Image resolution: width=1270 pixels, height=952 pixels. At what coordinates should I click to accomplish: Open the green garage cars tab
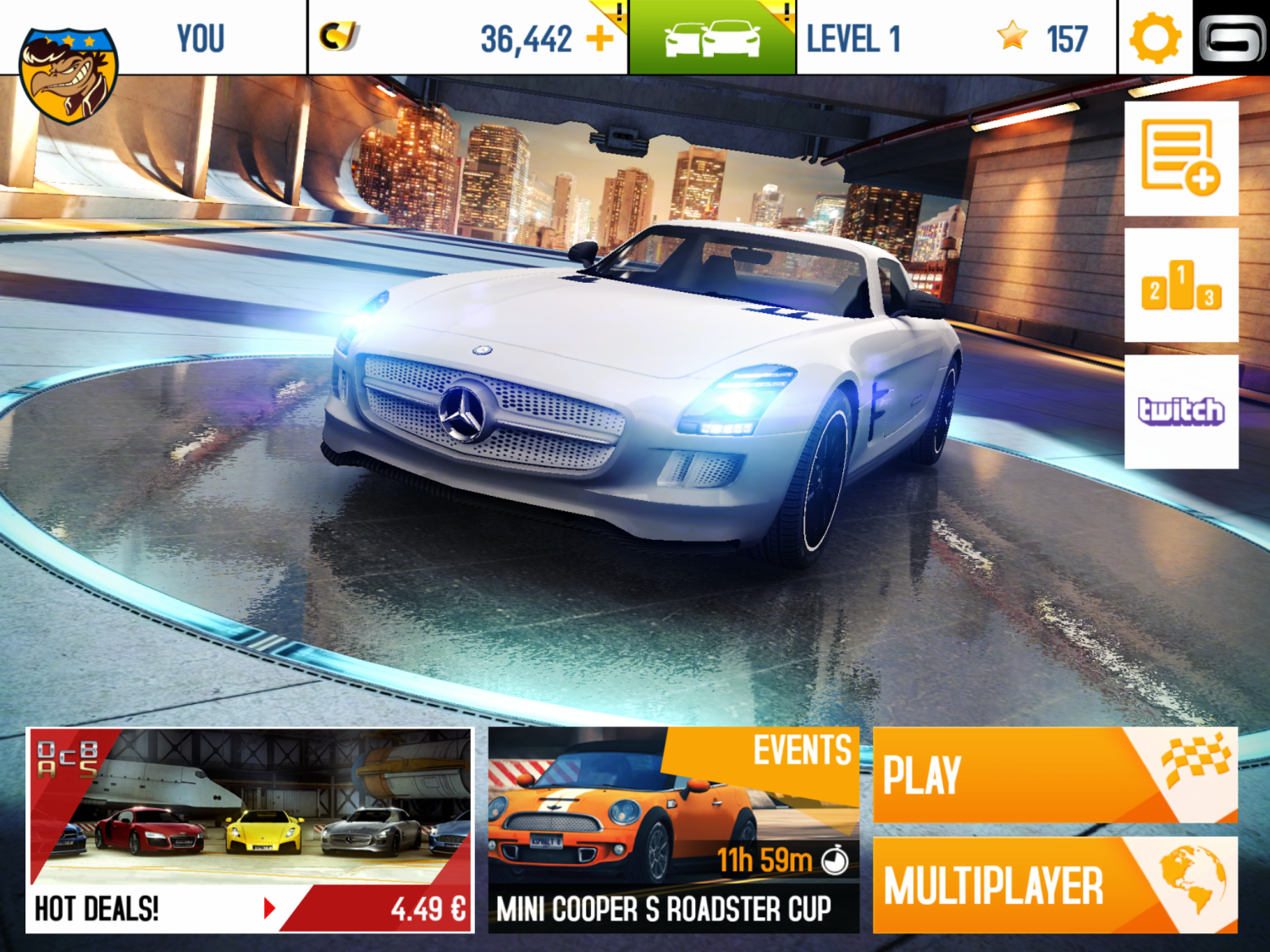pyautogui.click(x=712, y=38)
